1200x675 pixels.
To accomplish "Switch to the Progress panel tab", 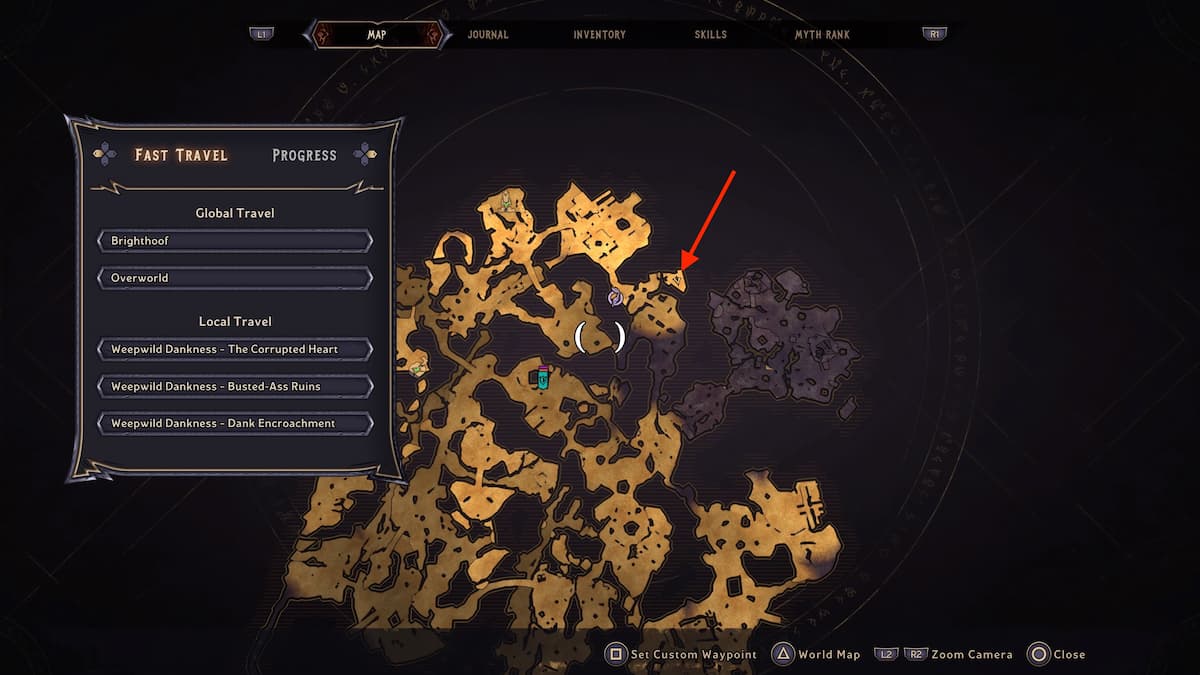I will point(304,155).
